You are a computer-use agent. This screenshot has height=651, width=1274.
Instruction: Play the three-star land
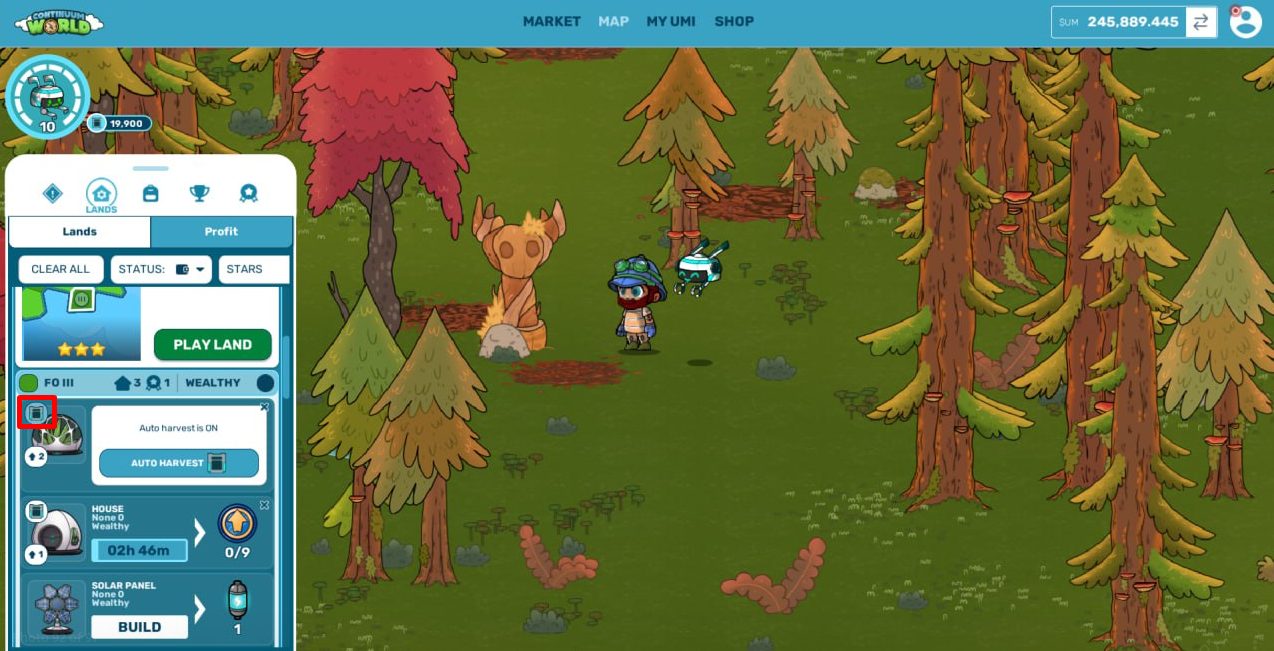click(x=212, y=344)
